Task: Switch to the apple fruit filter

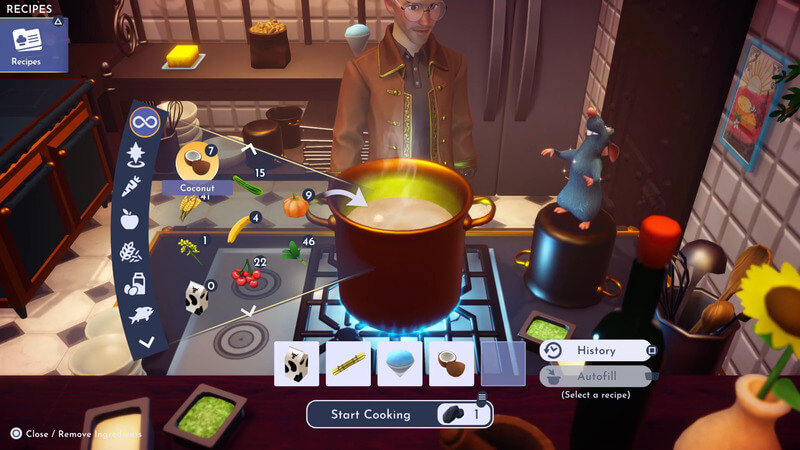Action: coord(129,219)
